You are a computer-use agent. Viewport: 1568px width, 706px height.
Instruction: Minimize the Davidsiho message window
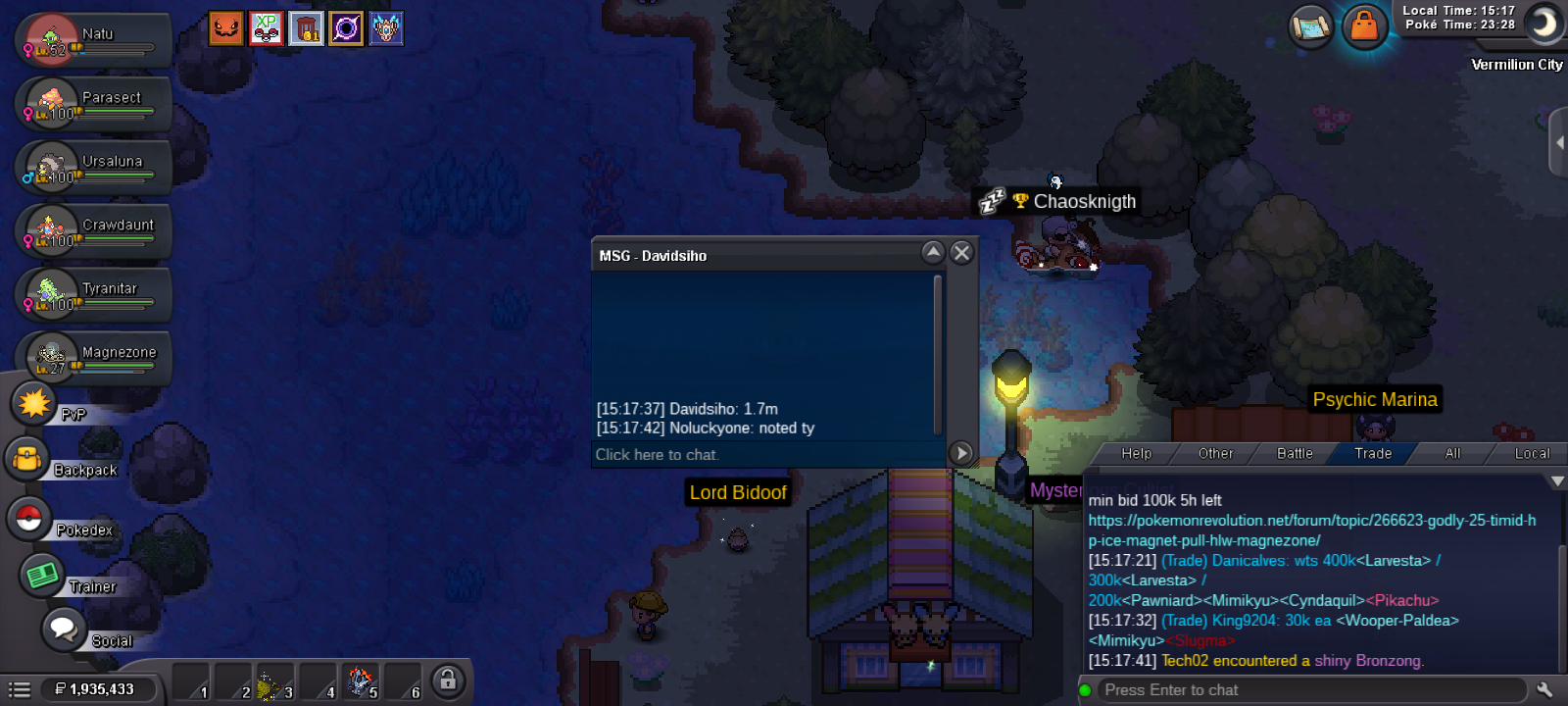[933, 253]
